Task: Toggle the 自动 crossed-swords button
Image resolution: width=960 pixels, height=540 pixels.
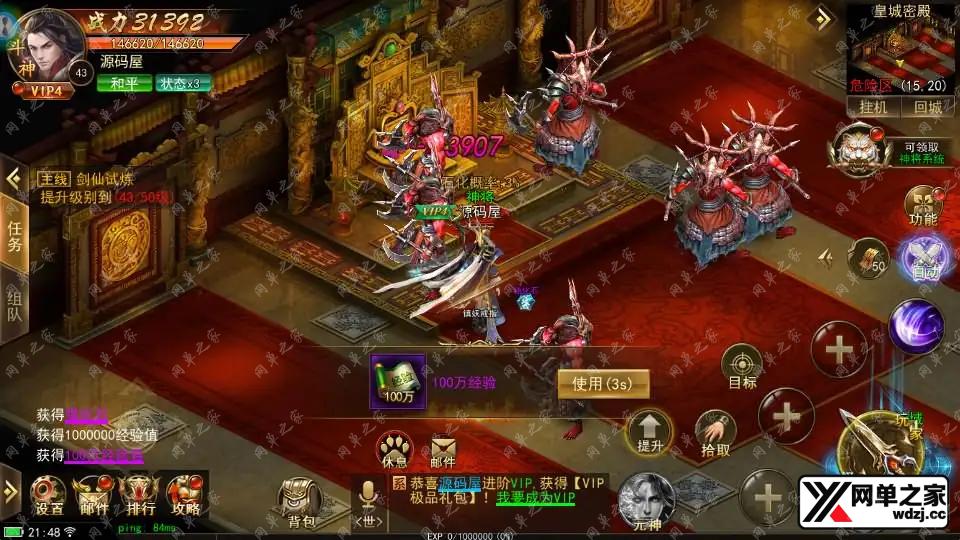Action: 921,257
